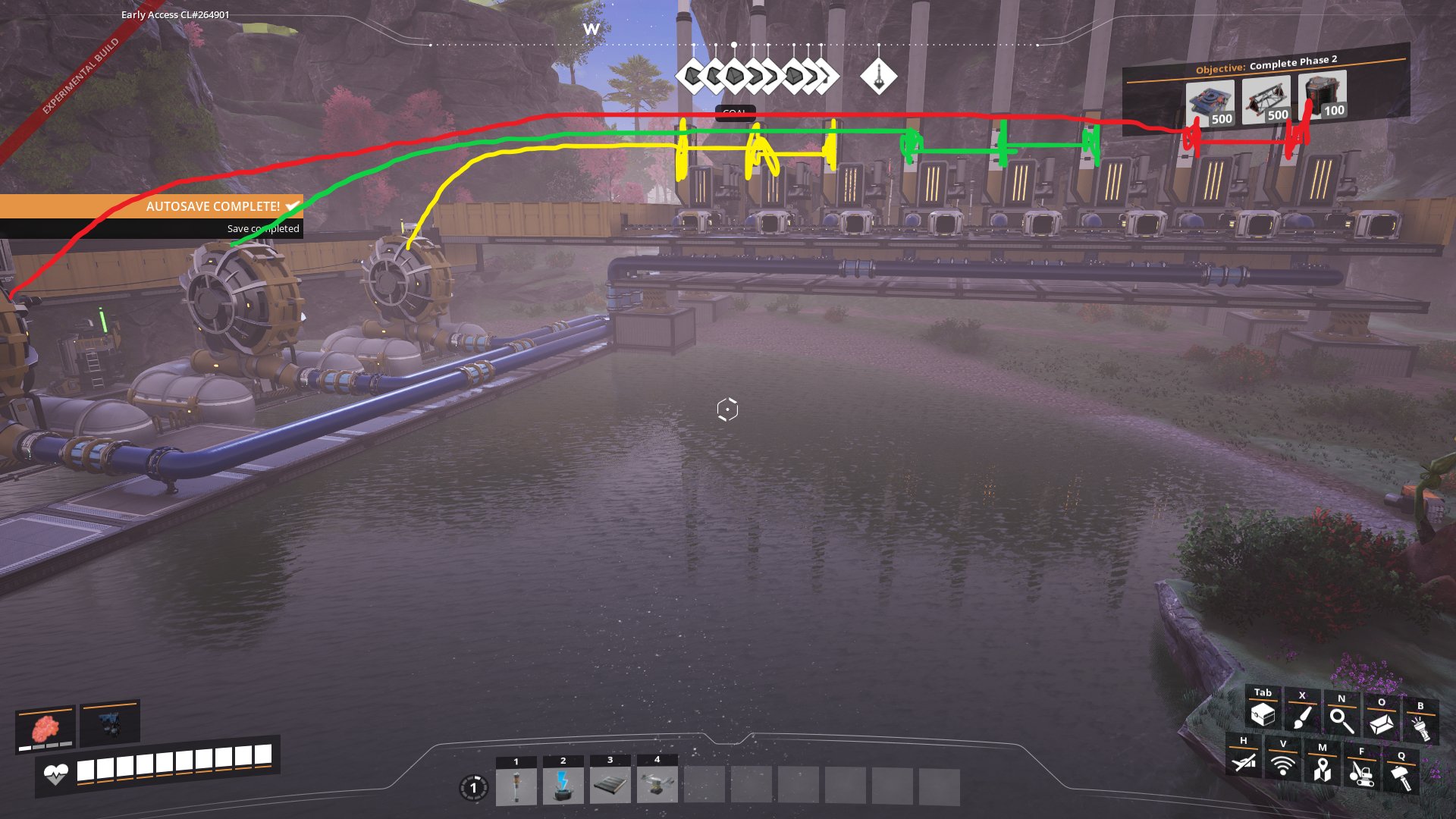Open the build menu hammer icon
Viewport: 1456px width, 819px height.
point(1401,777)
